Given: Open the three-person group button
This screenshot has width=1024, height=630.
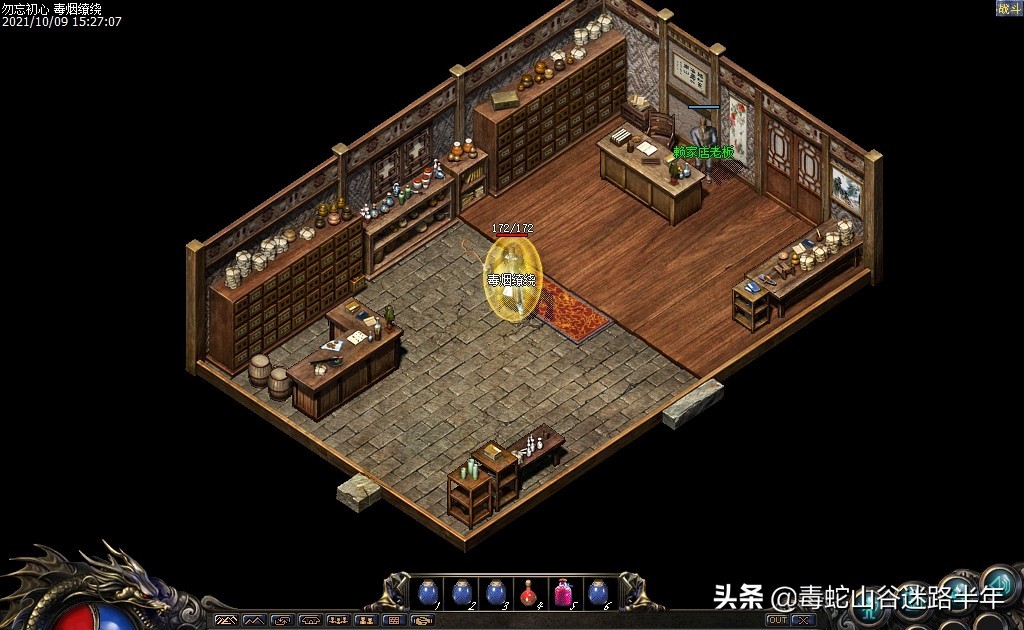Looking at the screenshot, I should coord(338,621).
